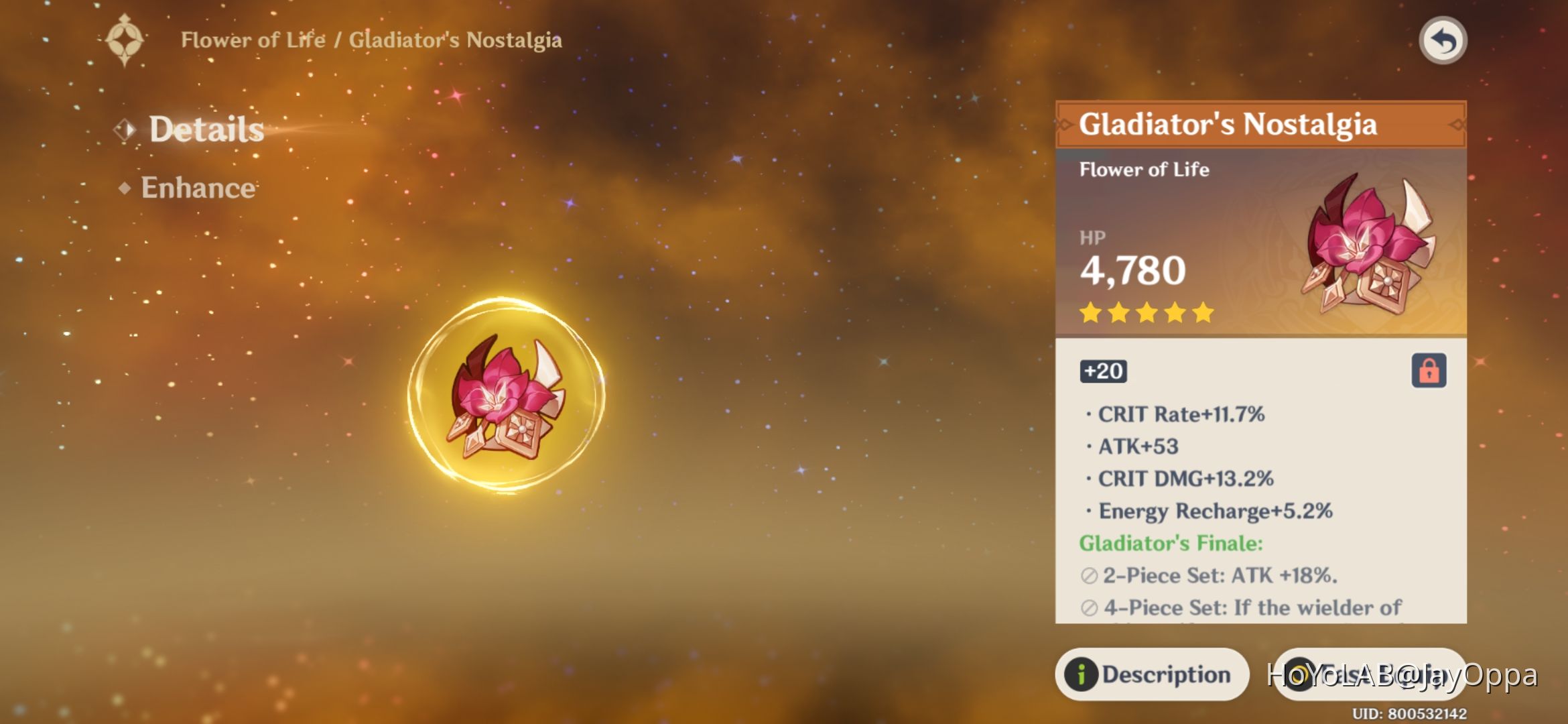Click the five-star rarity rating row
The width and height of the screenshot is (1568, 724).
click(x=1146, y=313)
